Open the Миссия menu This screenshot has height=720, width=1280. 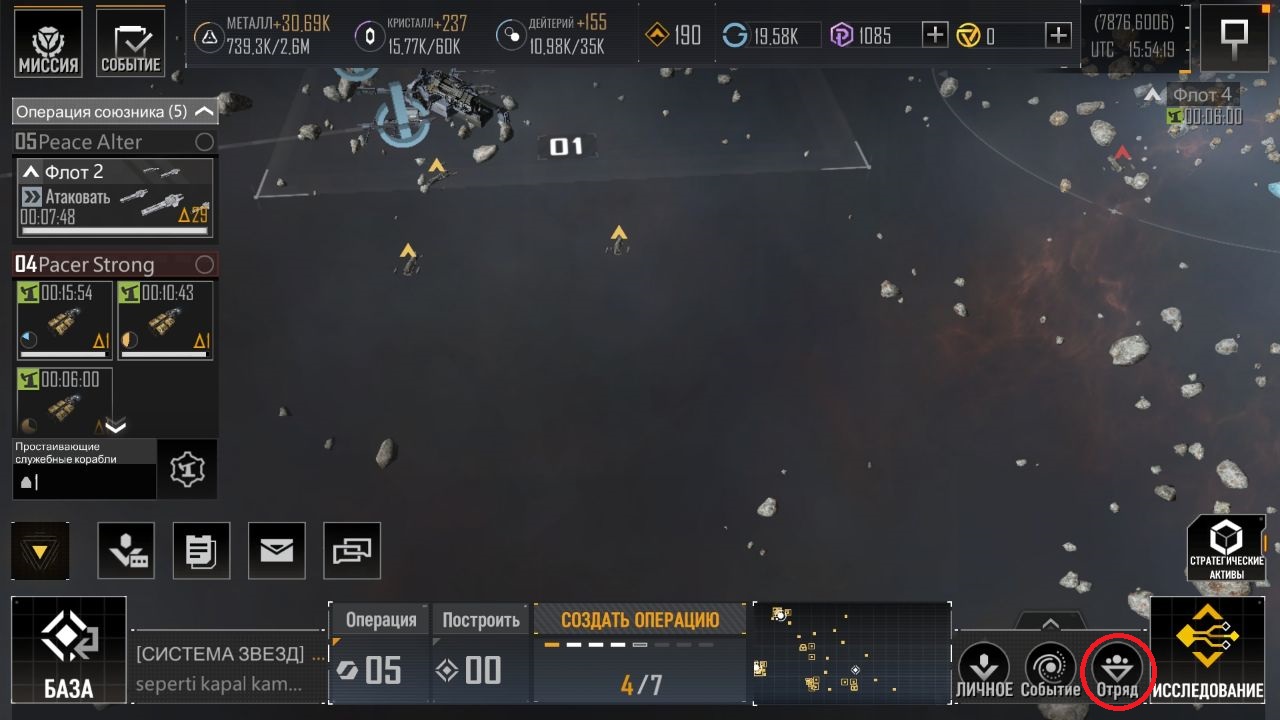(x=49, y=43)
